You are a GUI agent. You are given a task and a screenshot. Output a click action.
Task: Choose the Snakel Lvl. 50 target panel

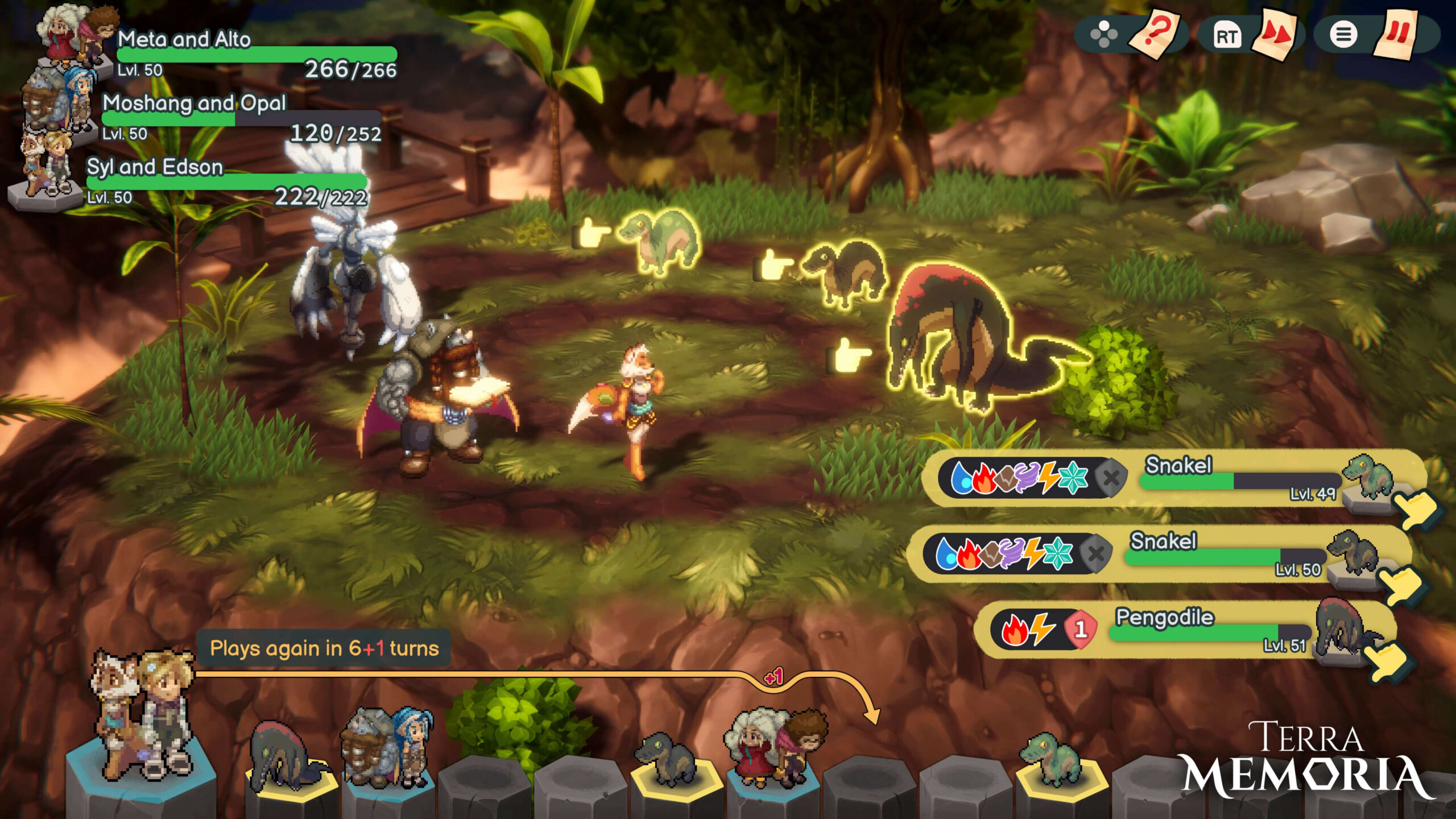coord(1160,554)
